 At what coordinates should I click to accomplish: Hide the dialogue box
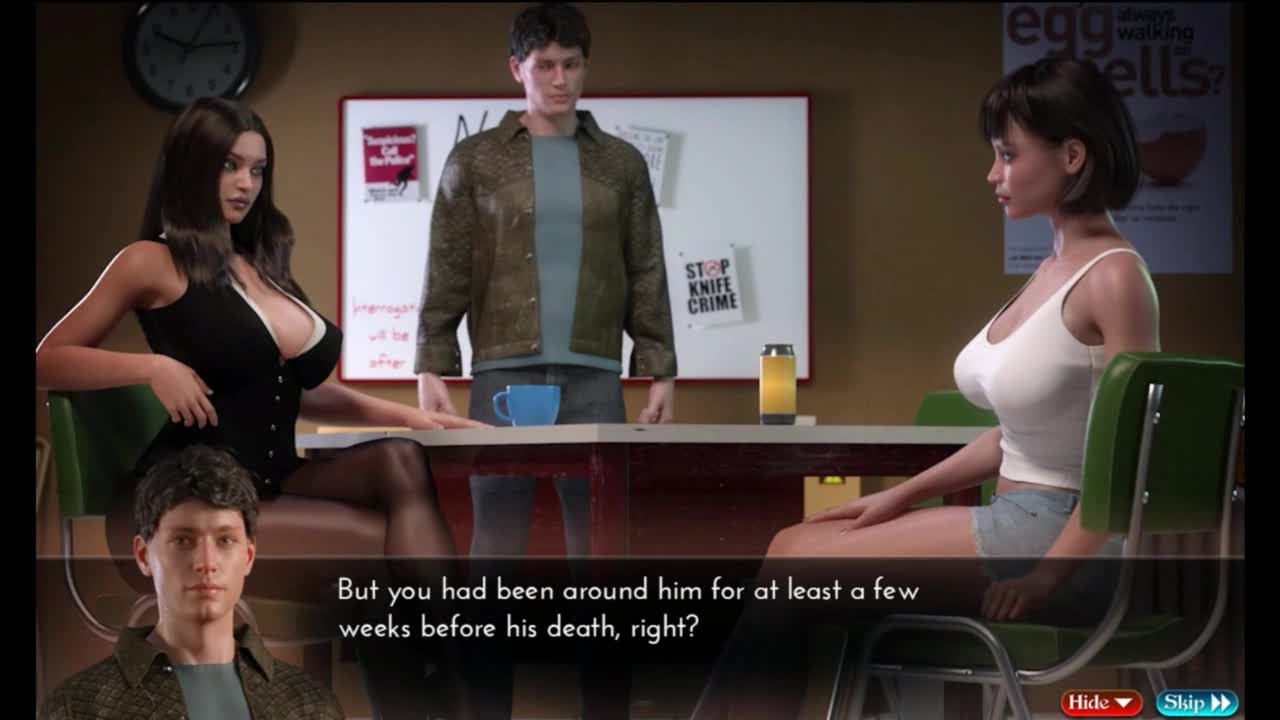click(x=1101, y=703)
